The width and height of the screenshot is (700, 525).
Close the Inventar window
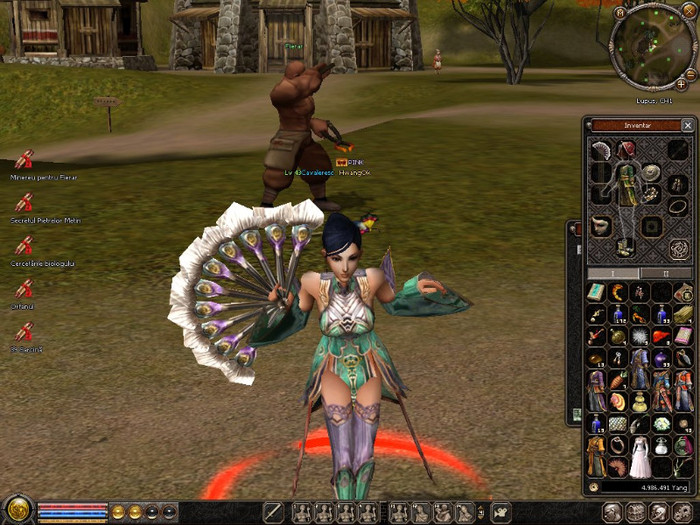tap(687, 126)
